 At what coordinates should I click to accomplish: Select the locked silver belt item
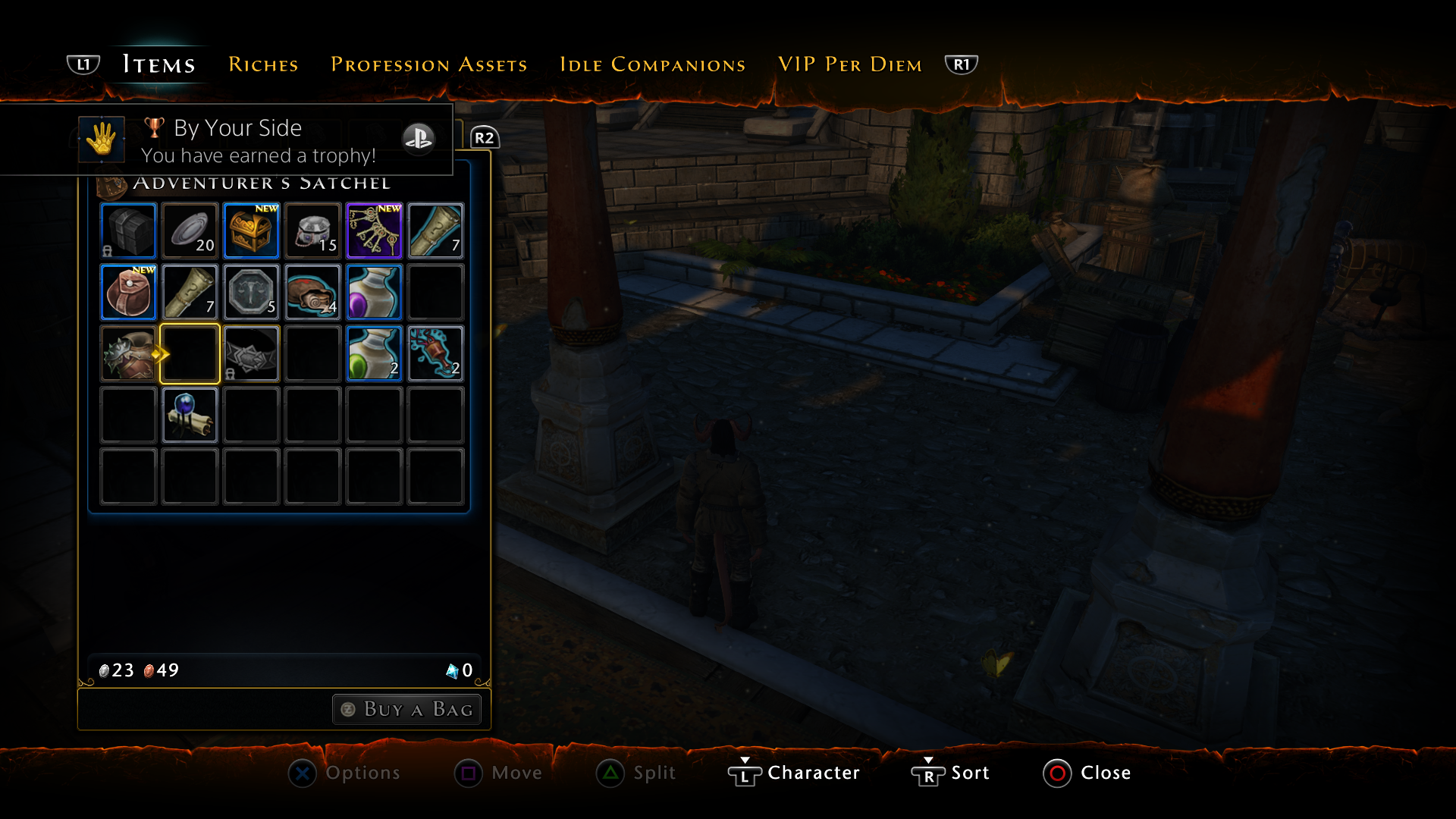point(251,353)
